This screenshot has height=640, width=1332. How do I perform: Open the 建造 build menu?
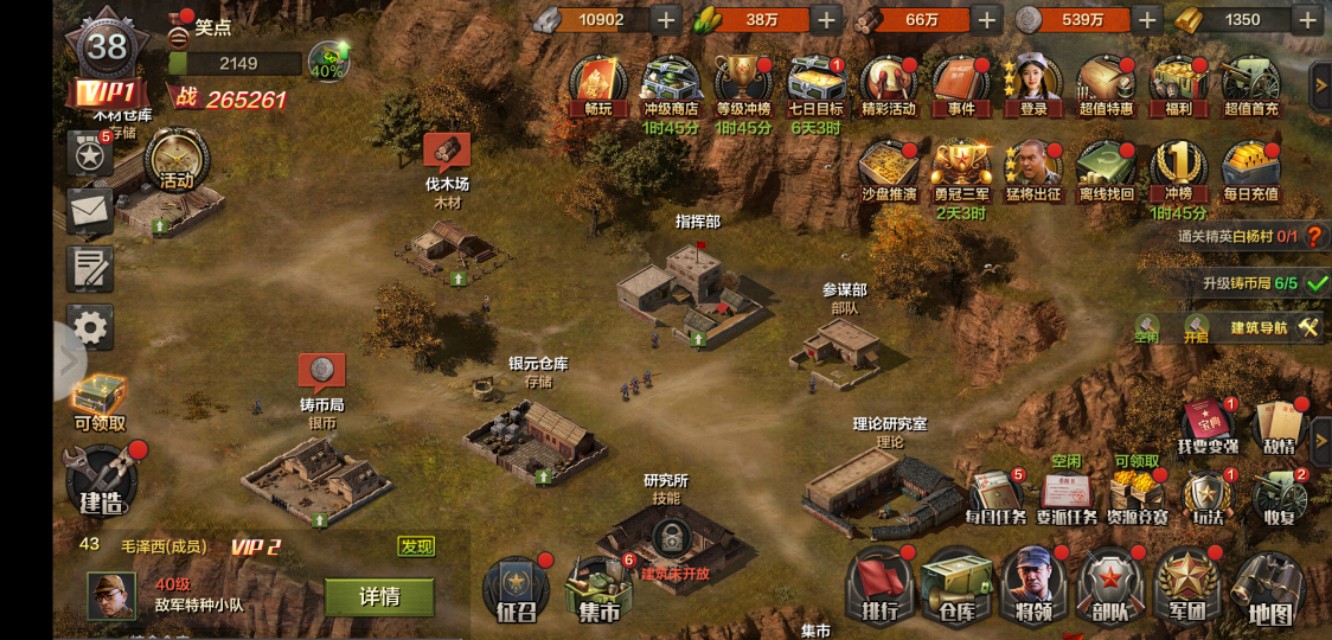[x=101, y=480]
